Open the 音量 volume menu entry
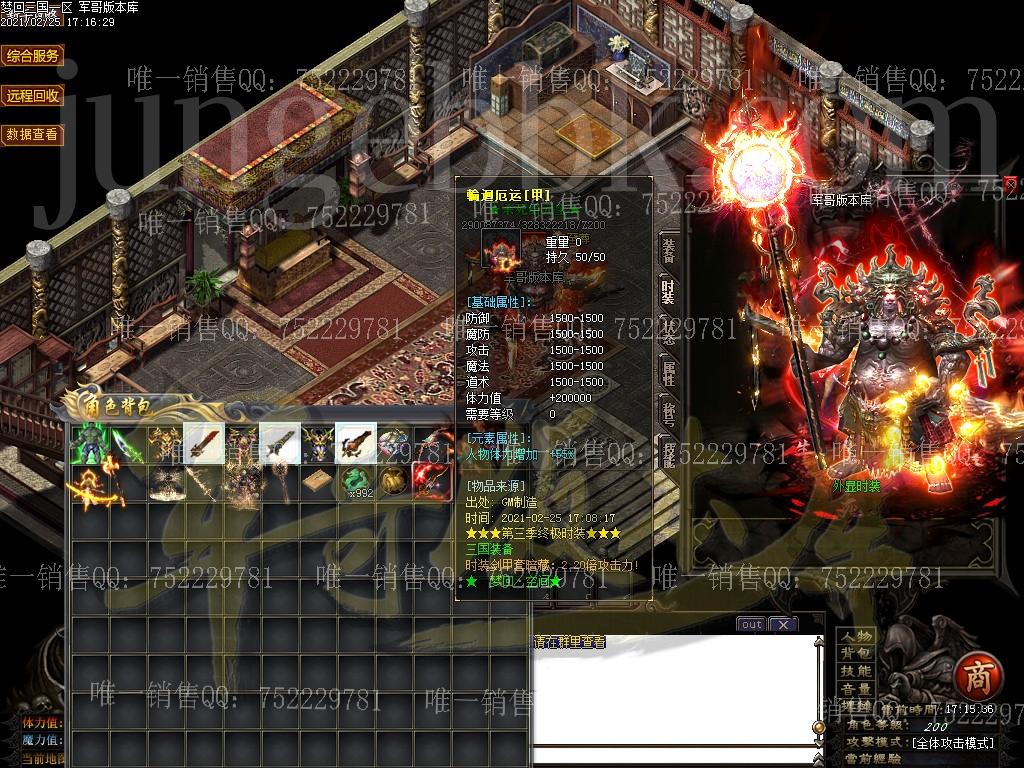Viewport: 1024px width, 768px height. 857,689
